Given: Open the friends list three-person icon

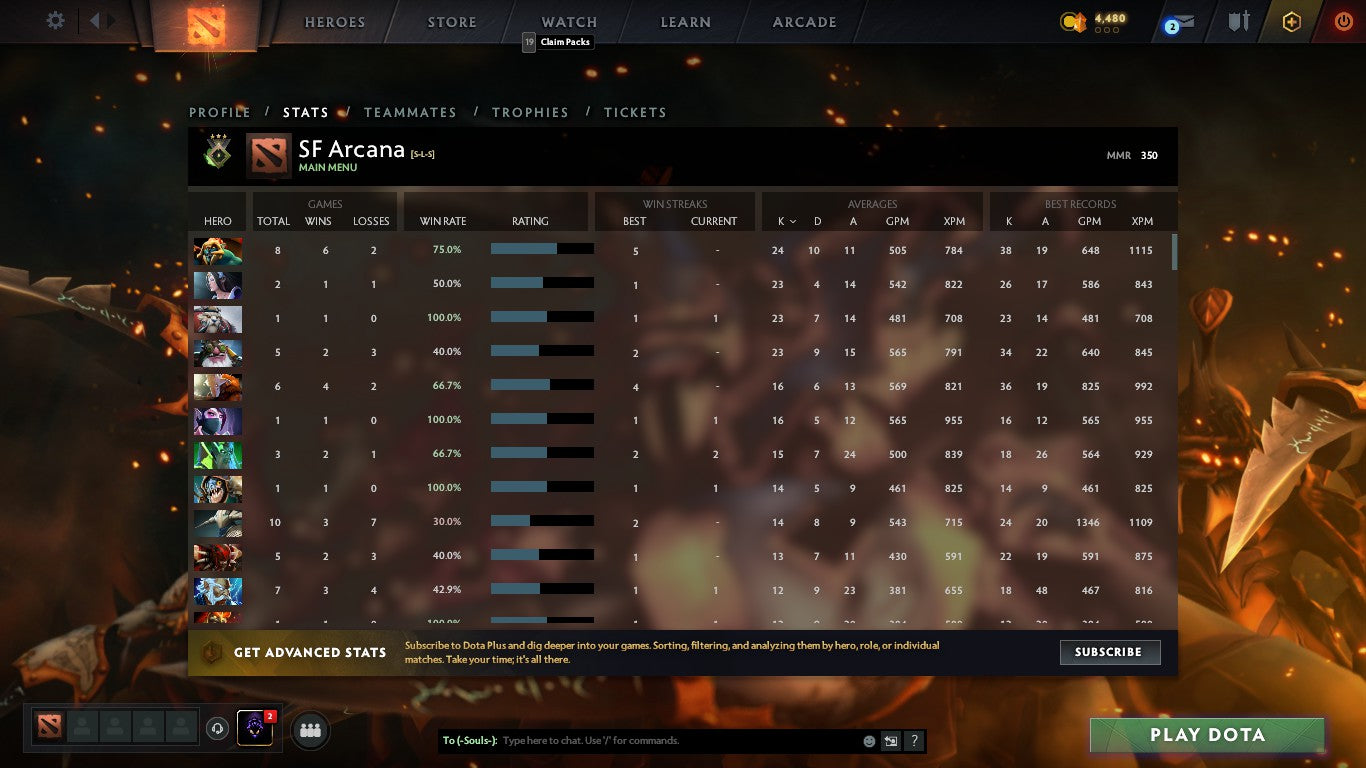Looking at the screenshot, I should click(x=310, y=730).
